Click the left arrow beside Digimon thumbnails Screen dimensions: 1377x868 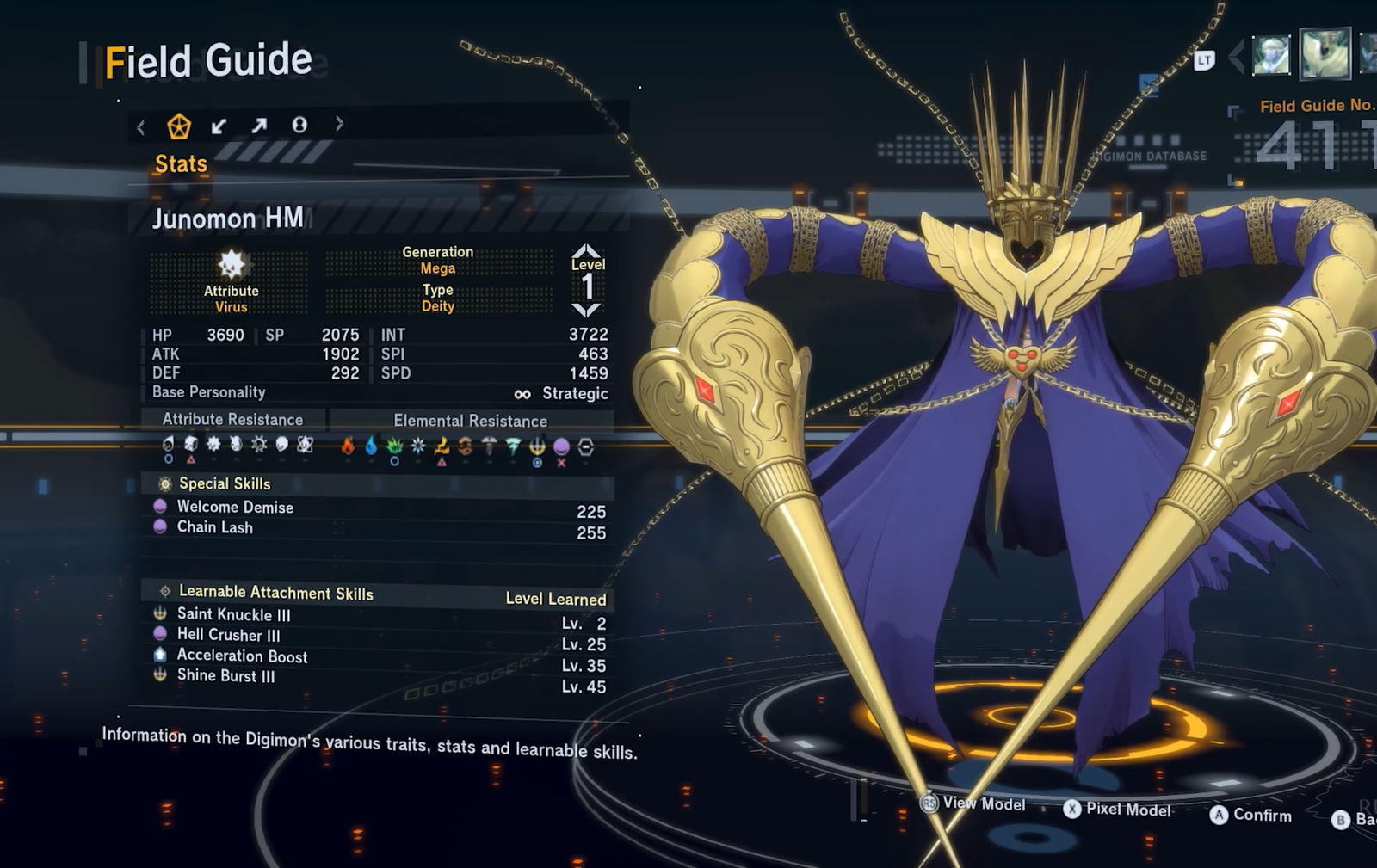tap(1236, 58)
